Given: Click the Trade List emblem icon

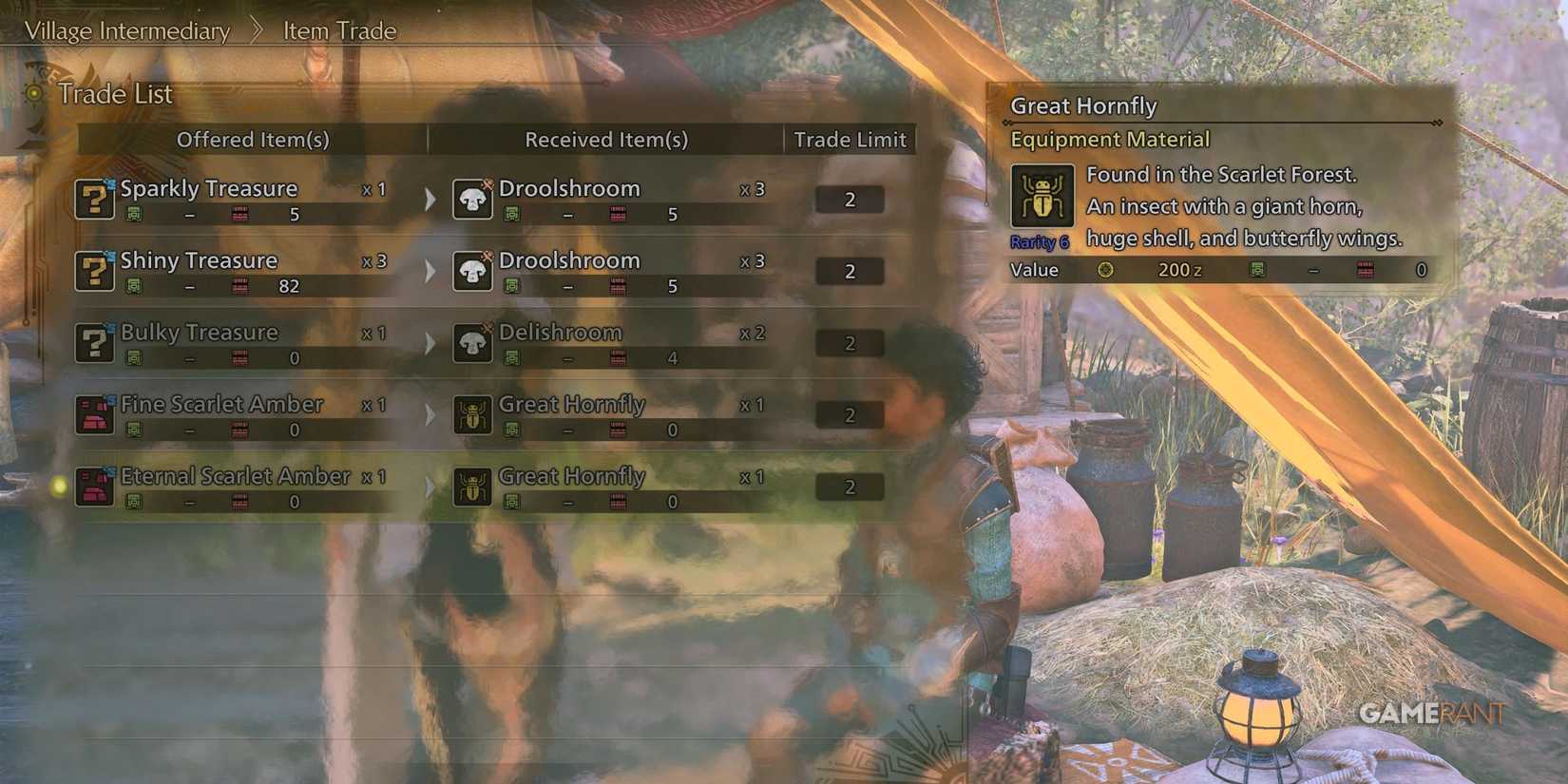Looking at the screenshot, I should pyautogui.click(x=34, y=94).
